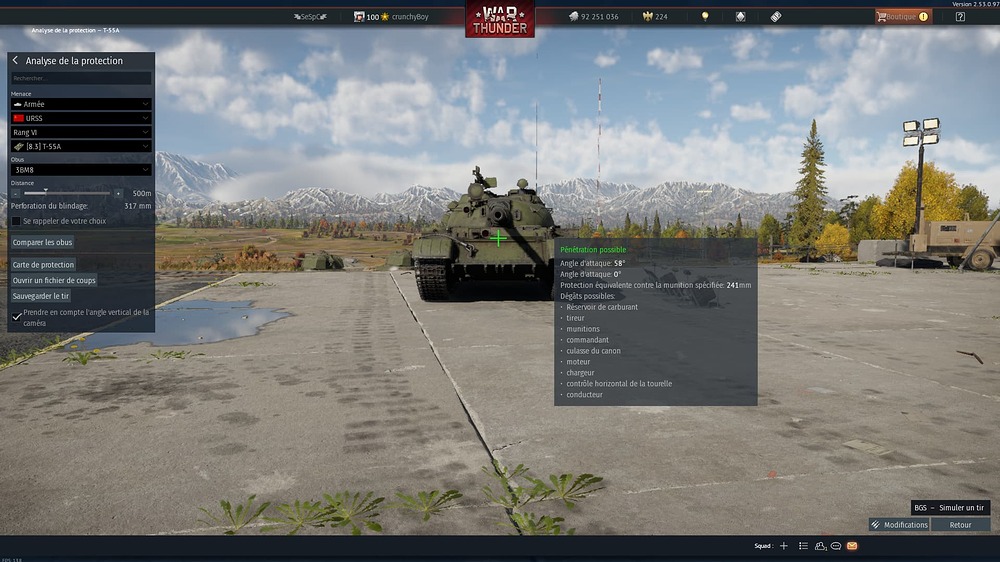1000x562 pixels.
Task: Open the Rang VI dropdown
Action: coord(81,132)
